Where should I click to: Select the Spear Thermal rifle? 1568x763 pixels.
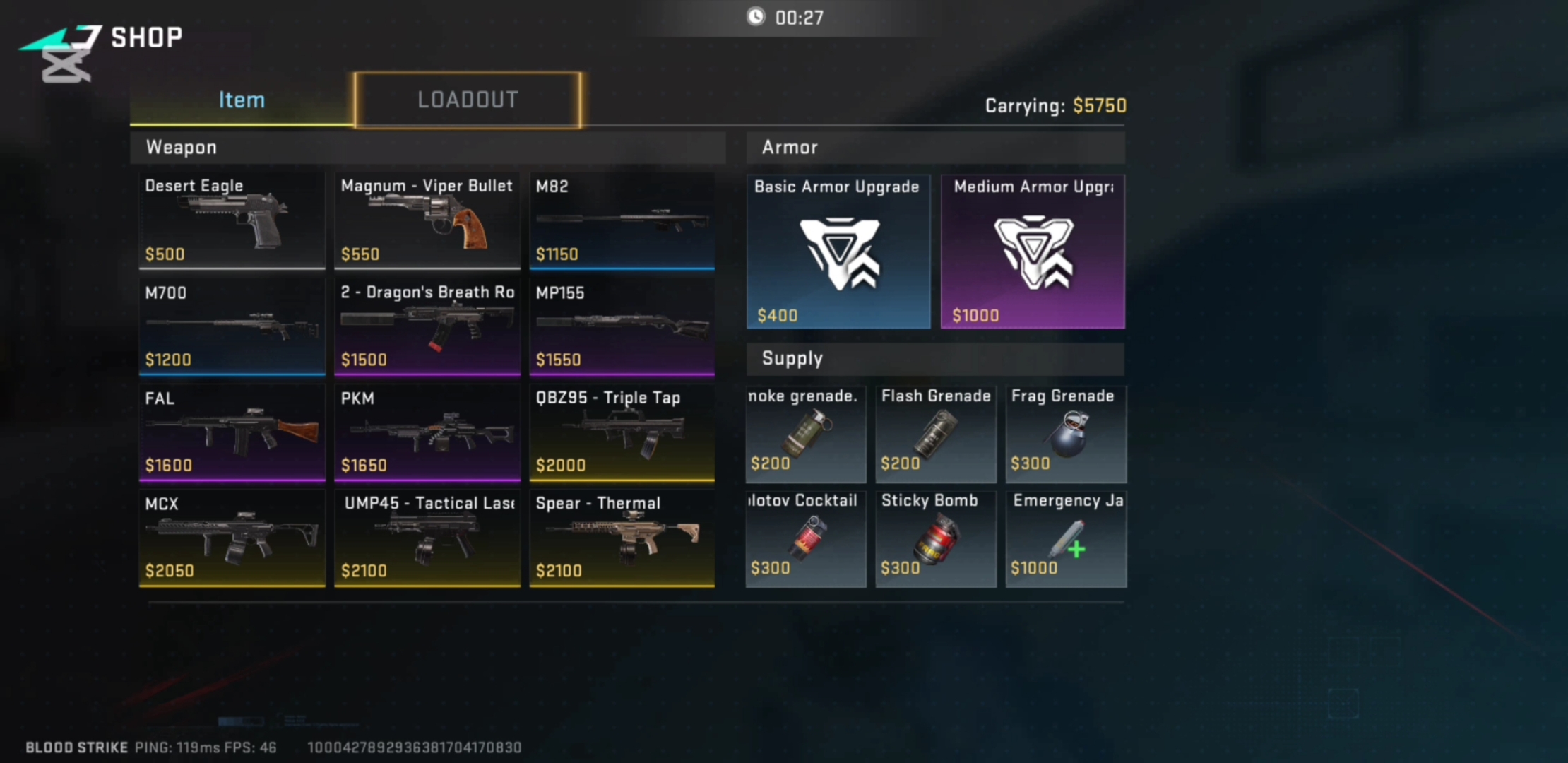622,538
